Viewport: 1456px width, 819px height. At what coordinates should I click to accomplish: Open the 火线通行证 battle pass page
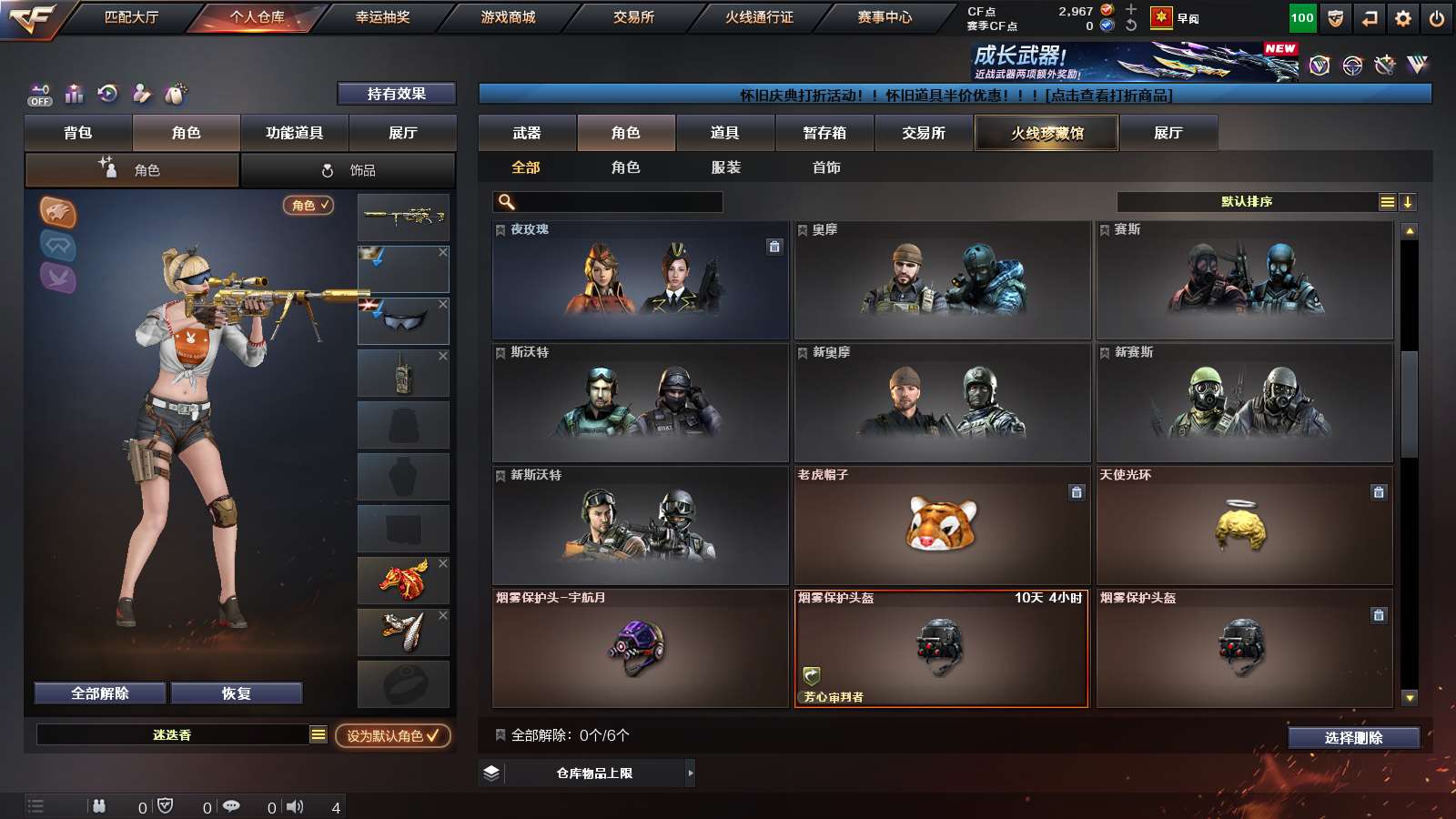coord(759,17)
